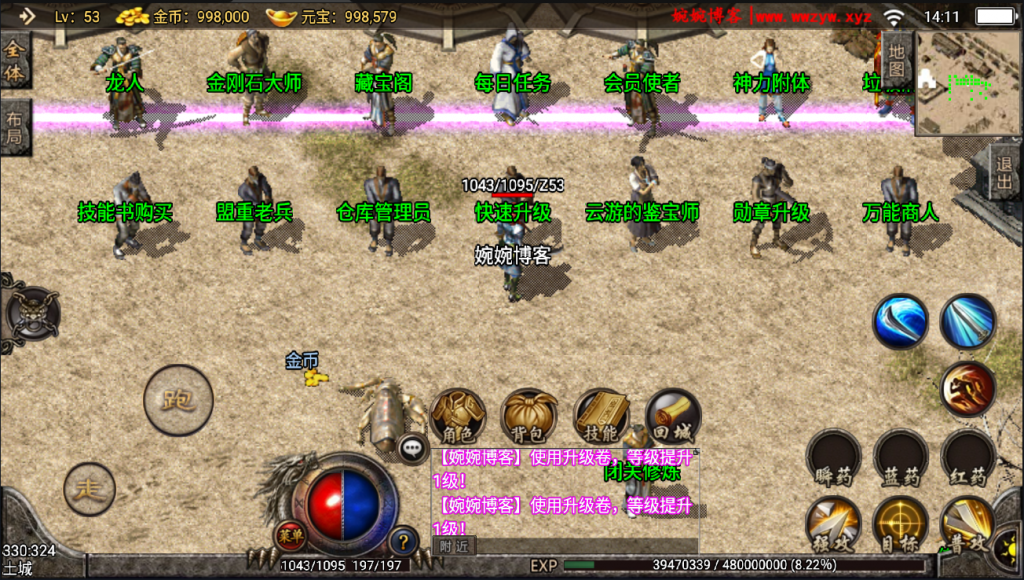Open the 地图 map button
Image resolution: width=1024 pixels, height=580 pixels.
(897, 60)
